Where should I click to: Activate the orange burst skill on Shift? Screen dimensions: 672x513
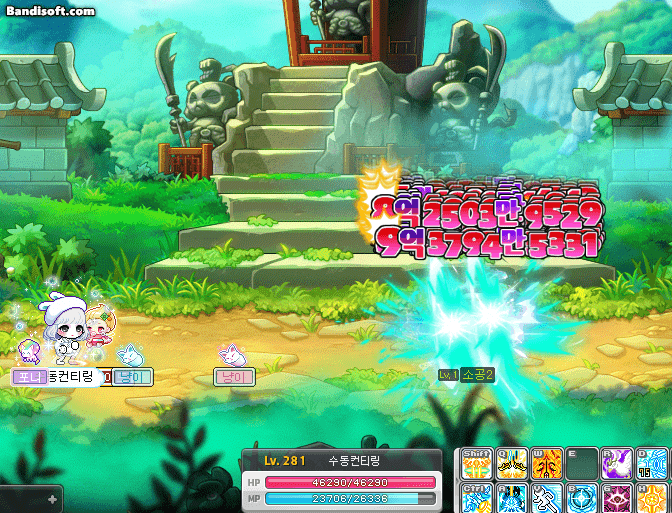tap(478, 464)
